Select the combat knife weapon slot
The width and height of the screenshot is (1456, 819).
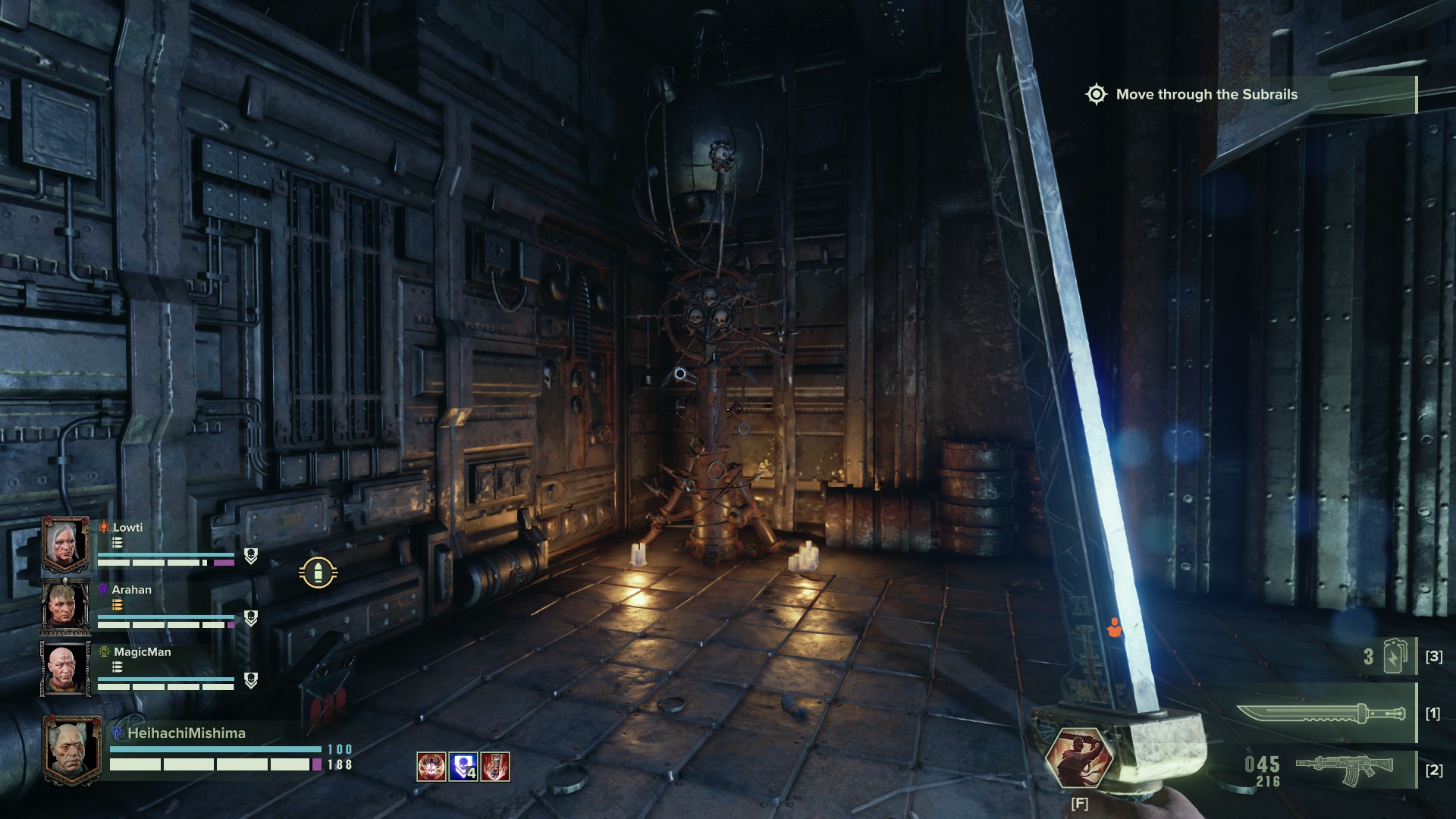(x=1321, y=714)
